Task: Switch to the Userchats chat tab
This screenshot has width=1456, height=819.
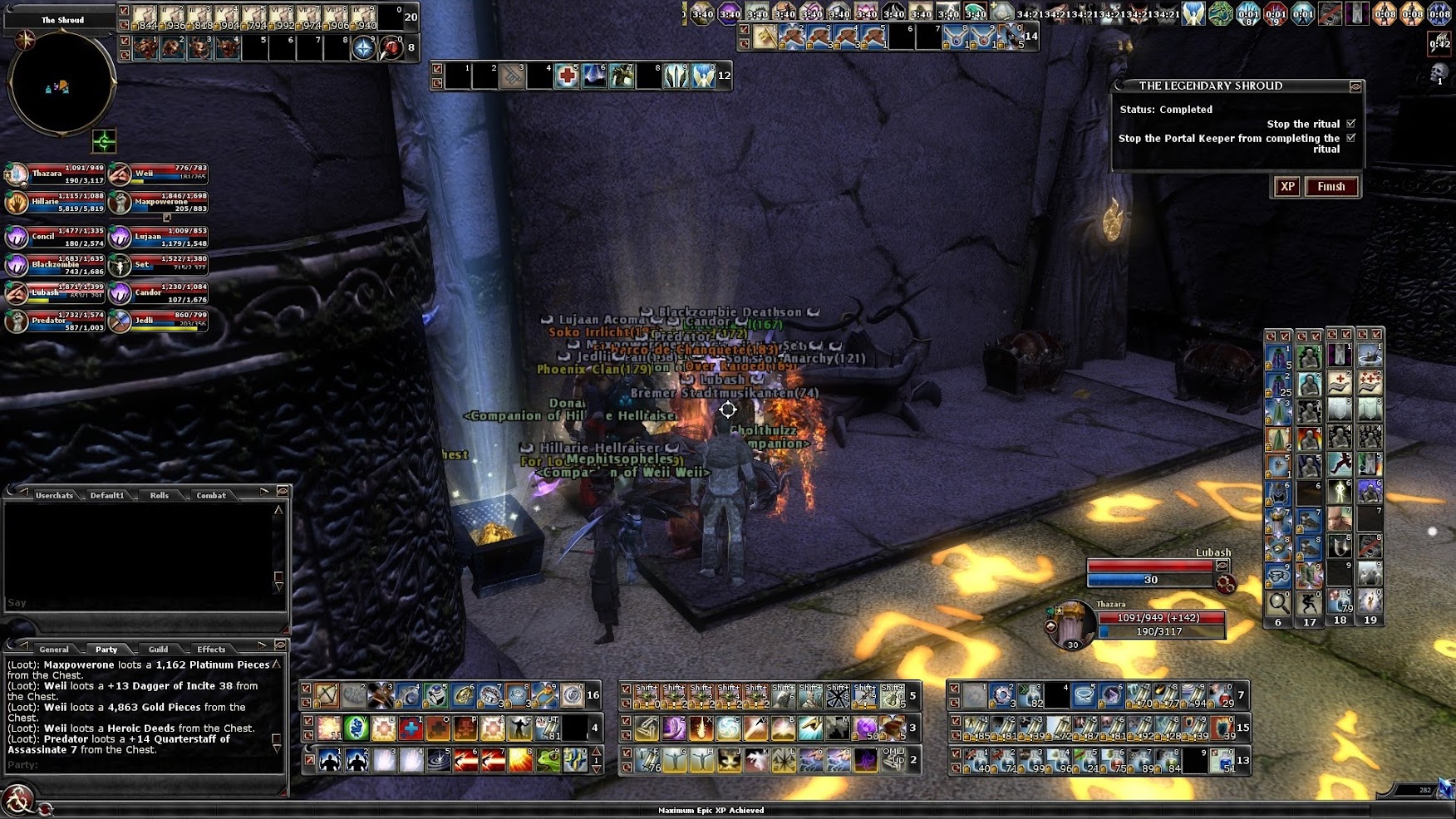Action: coord(54,495)
